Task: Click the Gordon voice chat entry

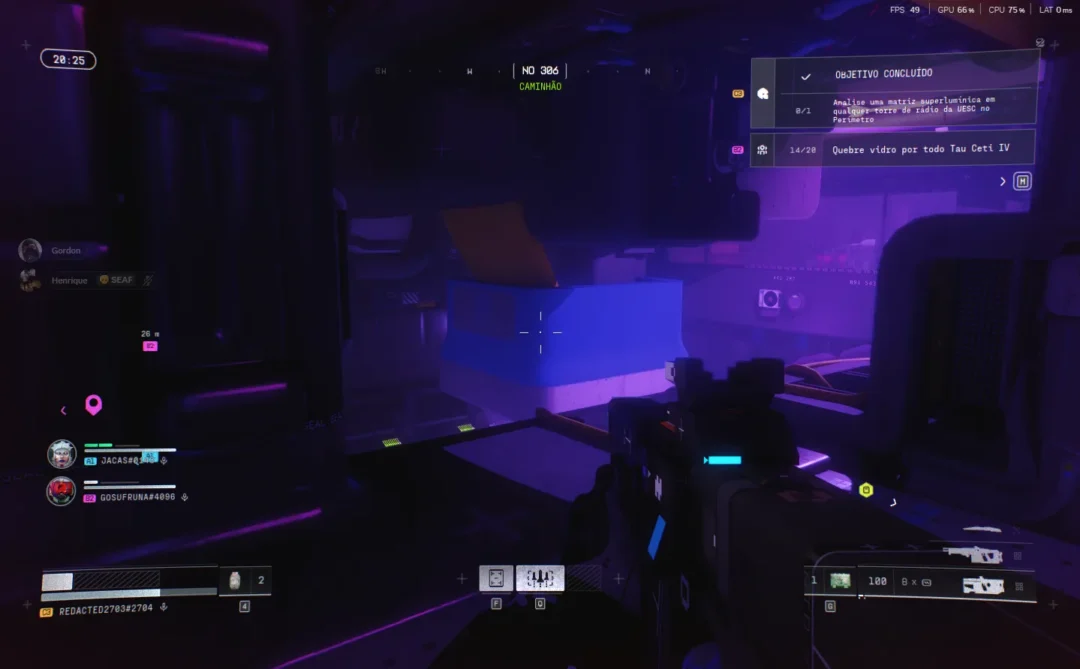Action: click(x=64, y=250)
